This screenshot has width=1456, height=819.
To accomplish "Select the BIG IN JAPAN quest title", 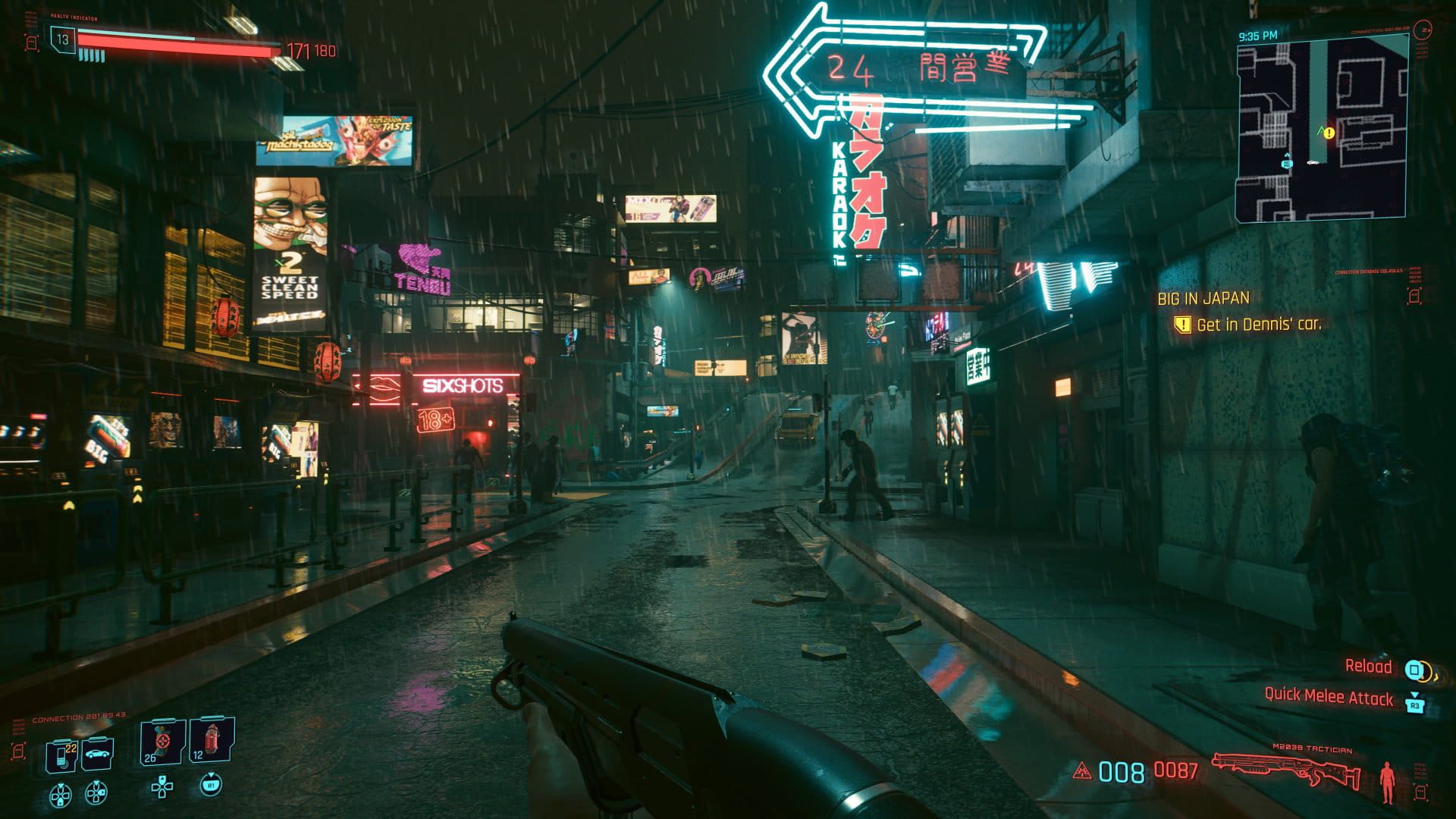I will coord(1203,299).
